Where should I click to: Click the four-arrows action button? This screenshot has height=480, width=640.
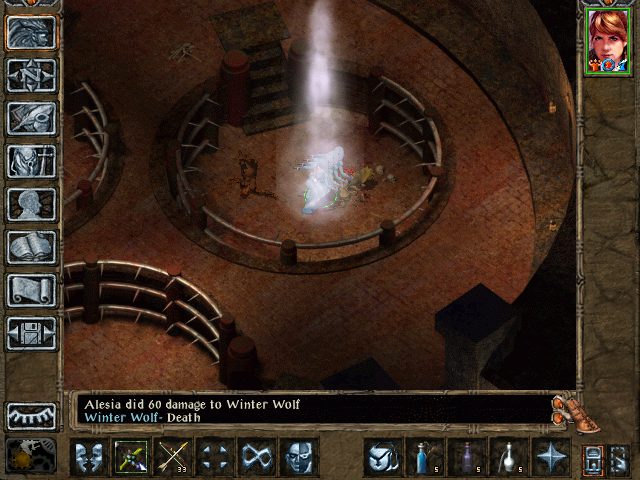coord(216,457)
